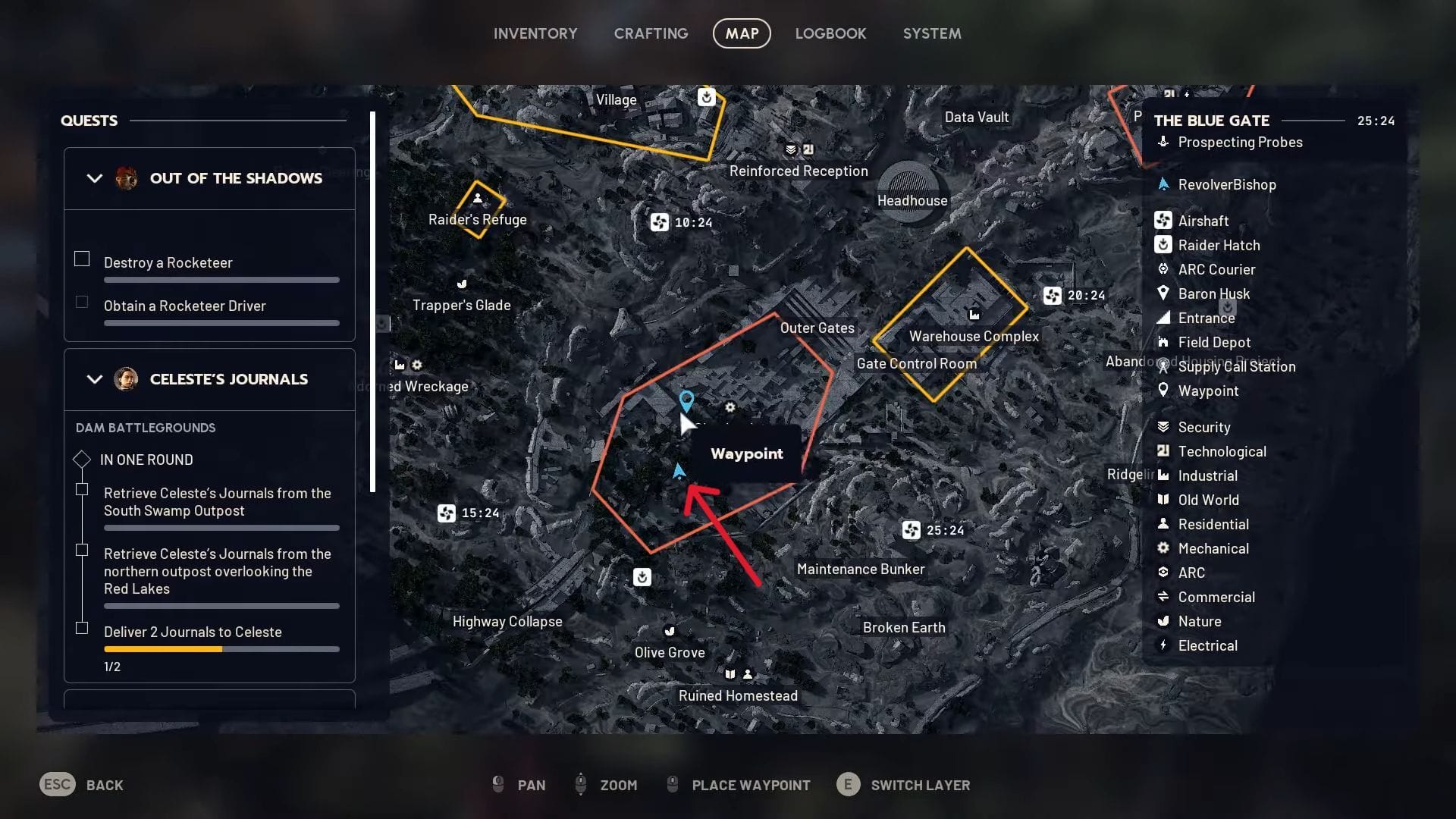Viewport: 1456px width, 819px height.
Task: Toggle the Deliver 2 Journals to Celeste checkbox
Action: pyautogui.click(x=81, y=628)
